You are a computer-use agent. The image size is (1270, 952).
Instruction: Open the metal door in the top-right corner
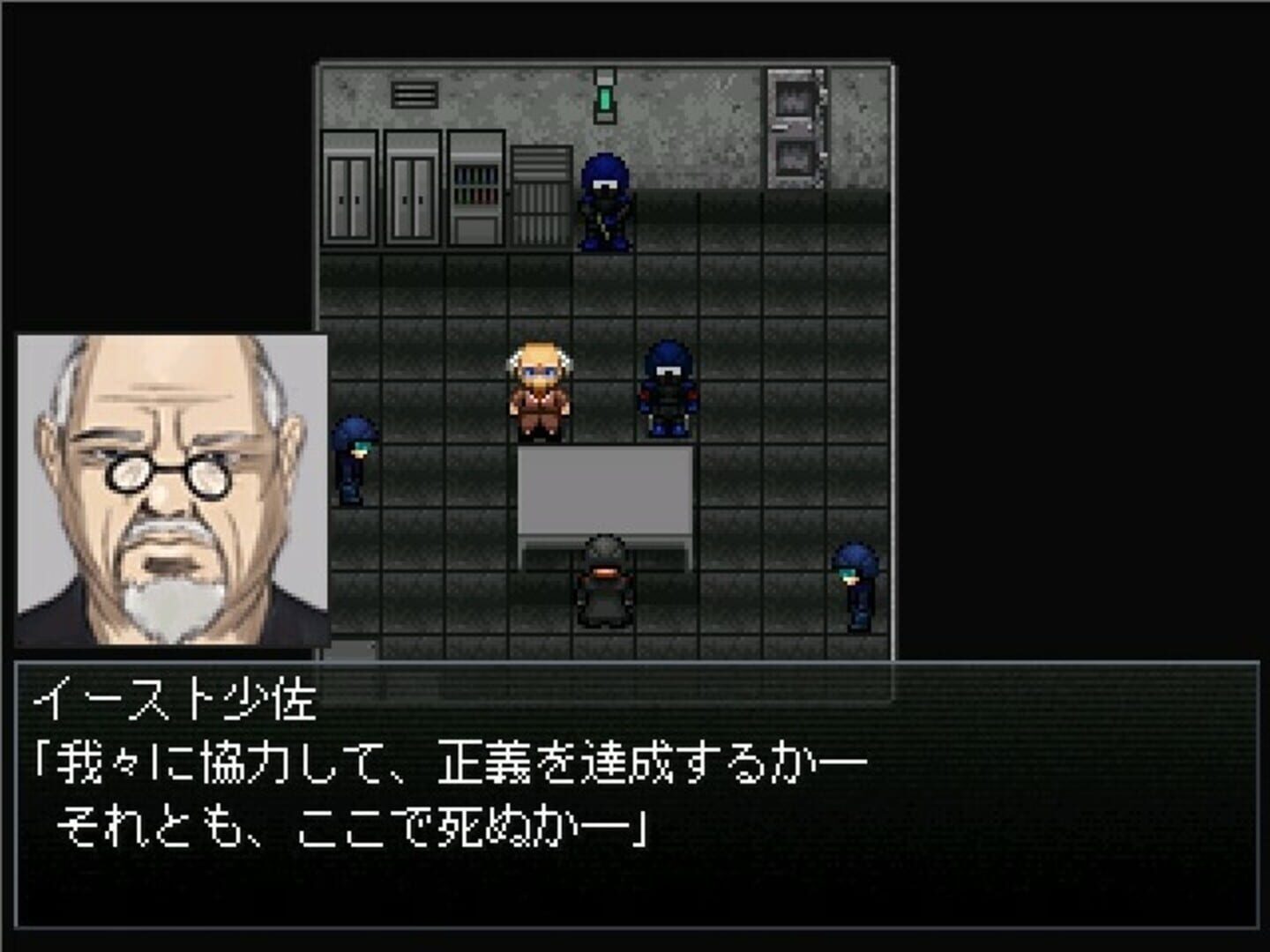coord(796,97)
